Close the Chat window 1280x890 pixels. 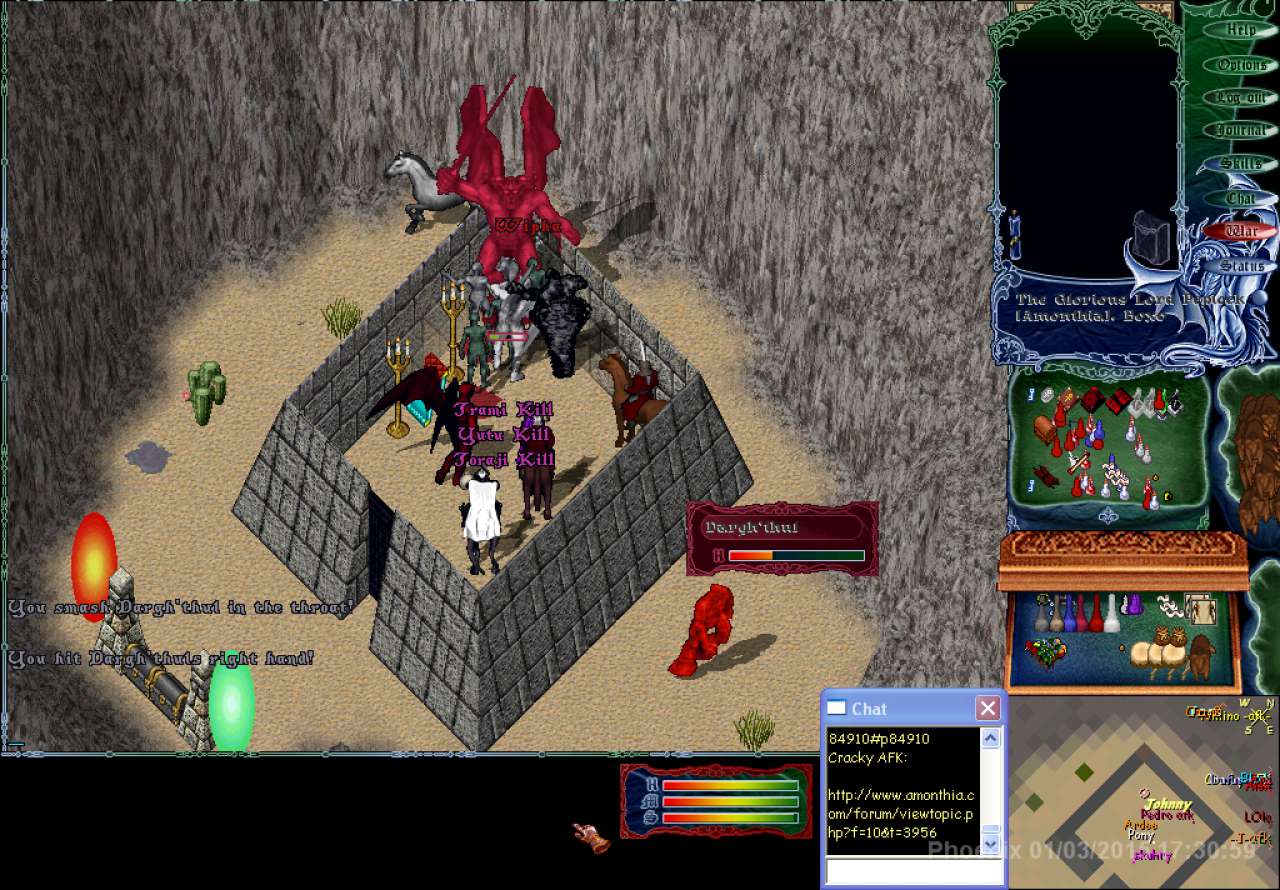(x=988, y=708)
